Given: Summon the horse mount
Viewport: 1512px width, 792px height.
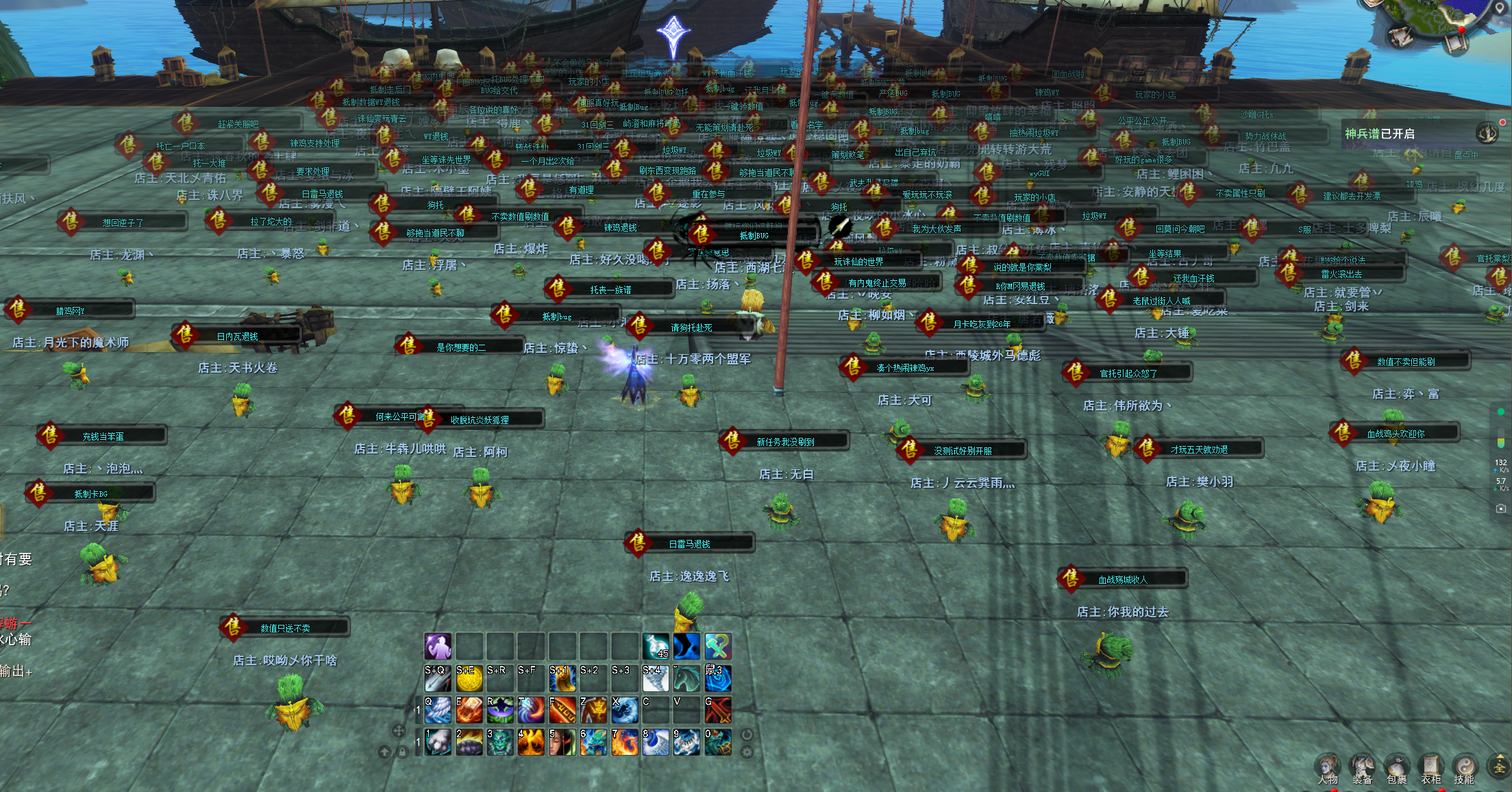Looking at the screenshot, I should point(686,678).
